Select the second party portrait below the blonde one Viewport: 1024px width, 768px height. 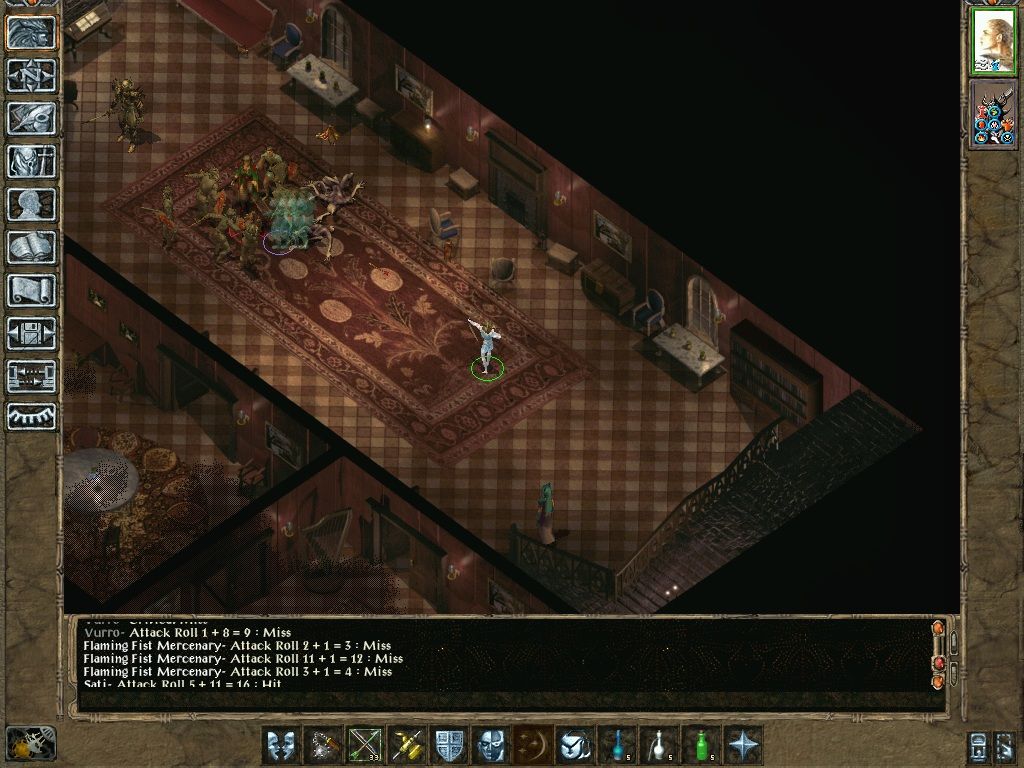click(x=993, y=114)
